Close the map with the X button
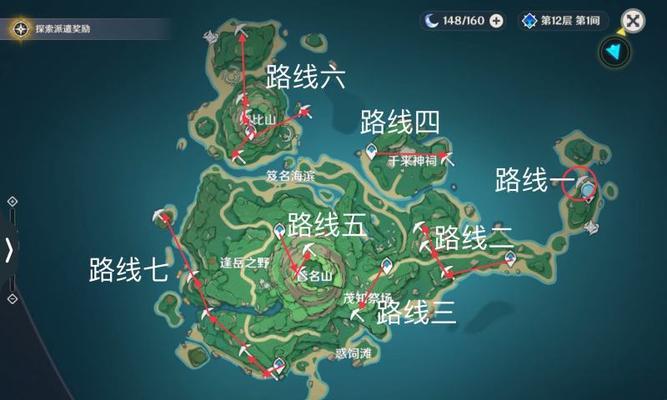Screen dimensions: 667x400 (x=633, y=21)
